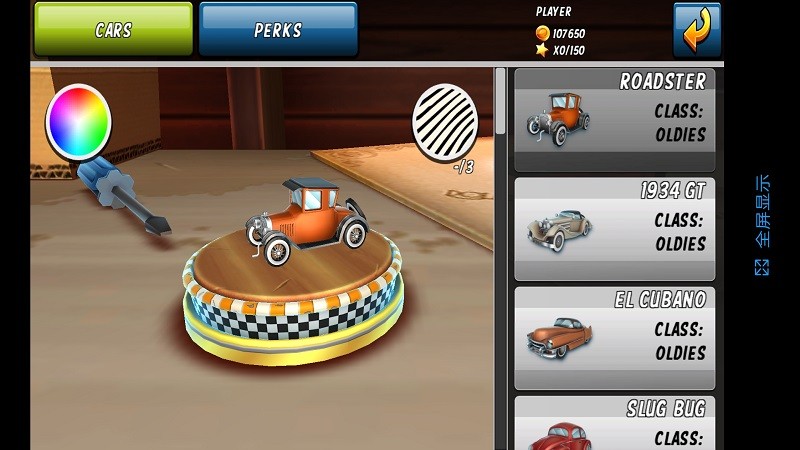Screen dimensions: 800x450
Task: Open the Perks tab
Action: [x=278, y=29]
